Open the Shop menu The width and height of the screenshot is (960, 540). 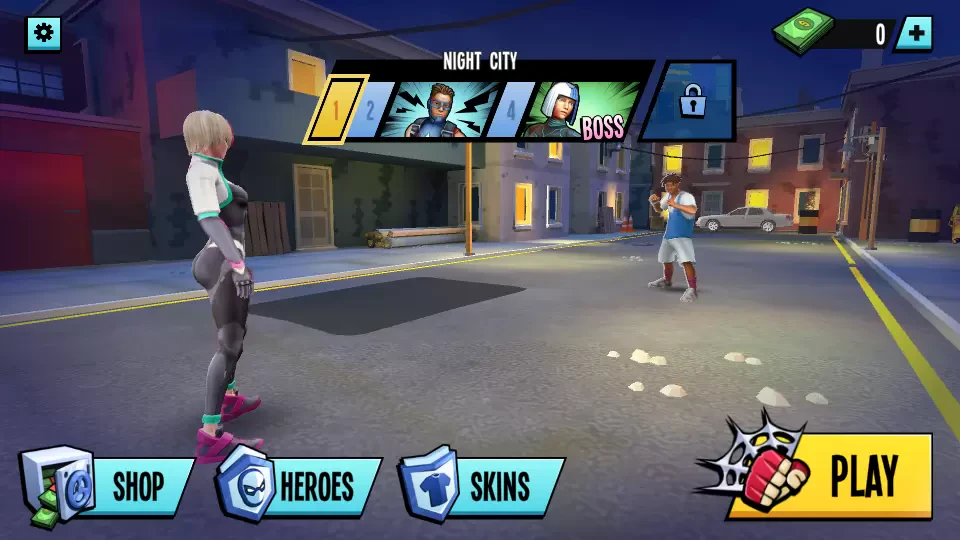pos(110,486)
